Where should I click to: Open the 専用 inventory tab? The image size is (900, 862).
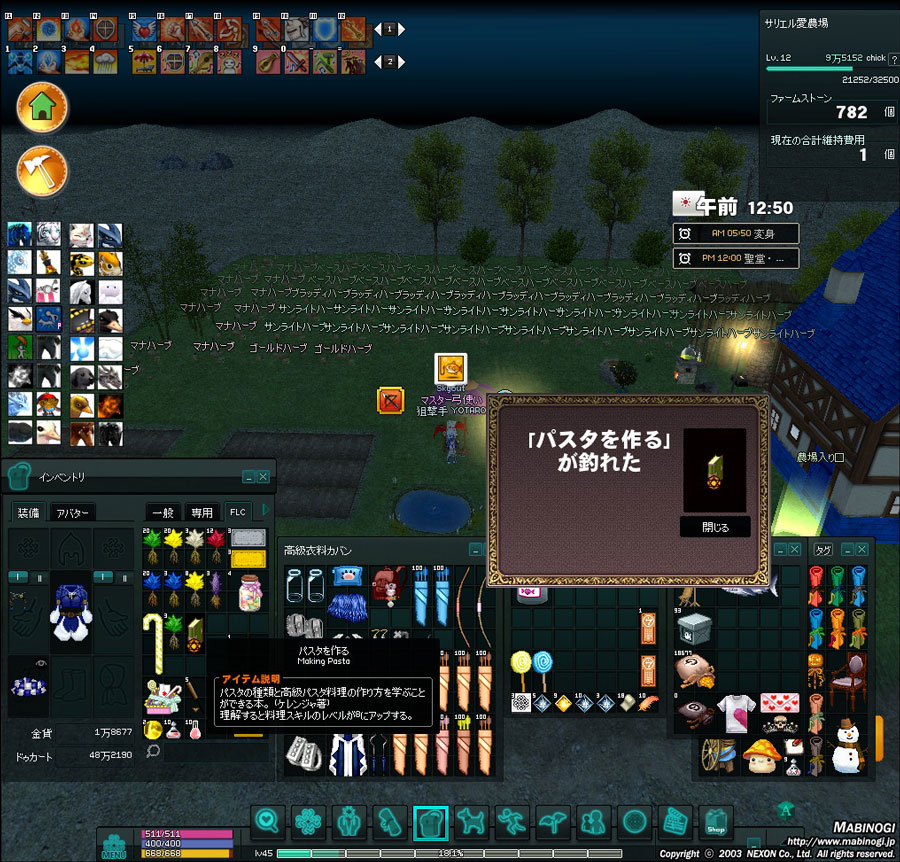[202, 513]
